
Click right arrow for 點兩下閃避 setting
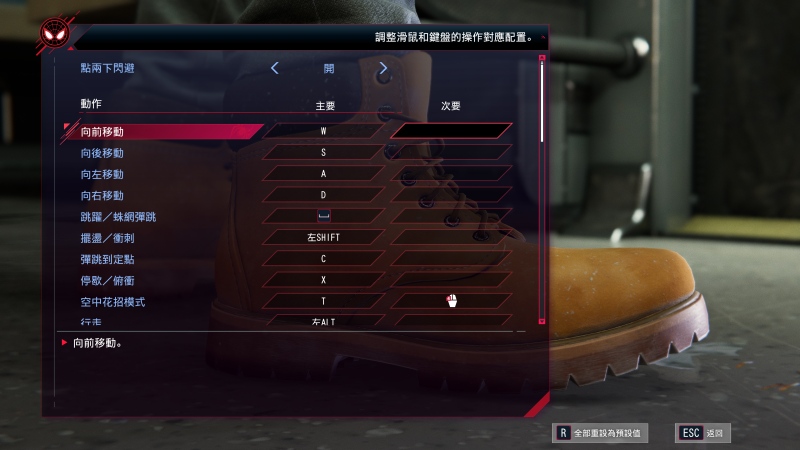tap(383, 68)
